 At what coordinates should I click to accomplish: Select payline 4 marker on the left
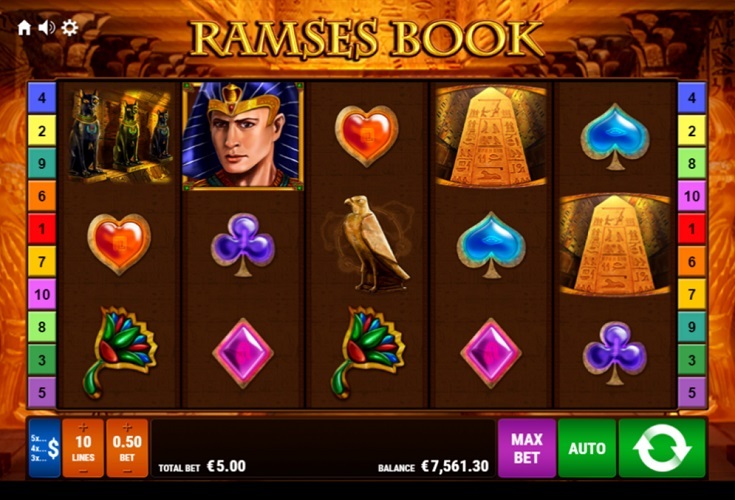41,97
